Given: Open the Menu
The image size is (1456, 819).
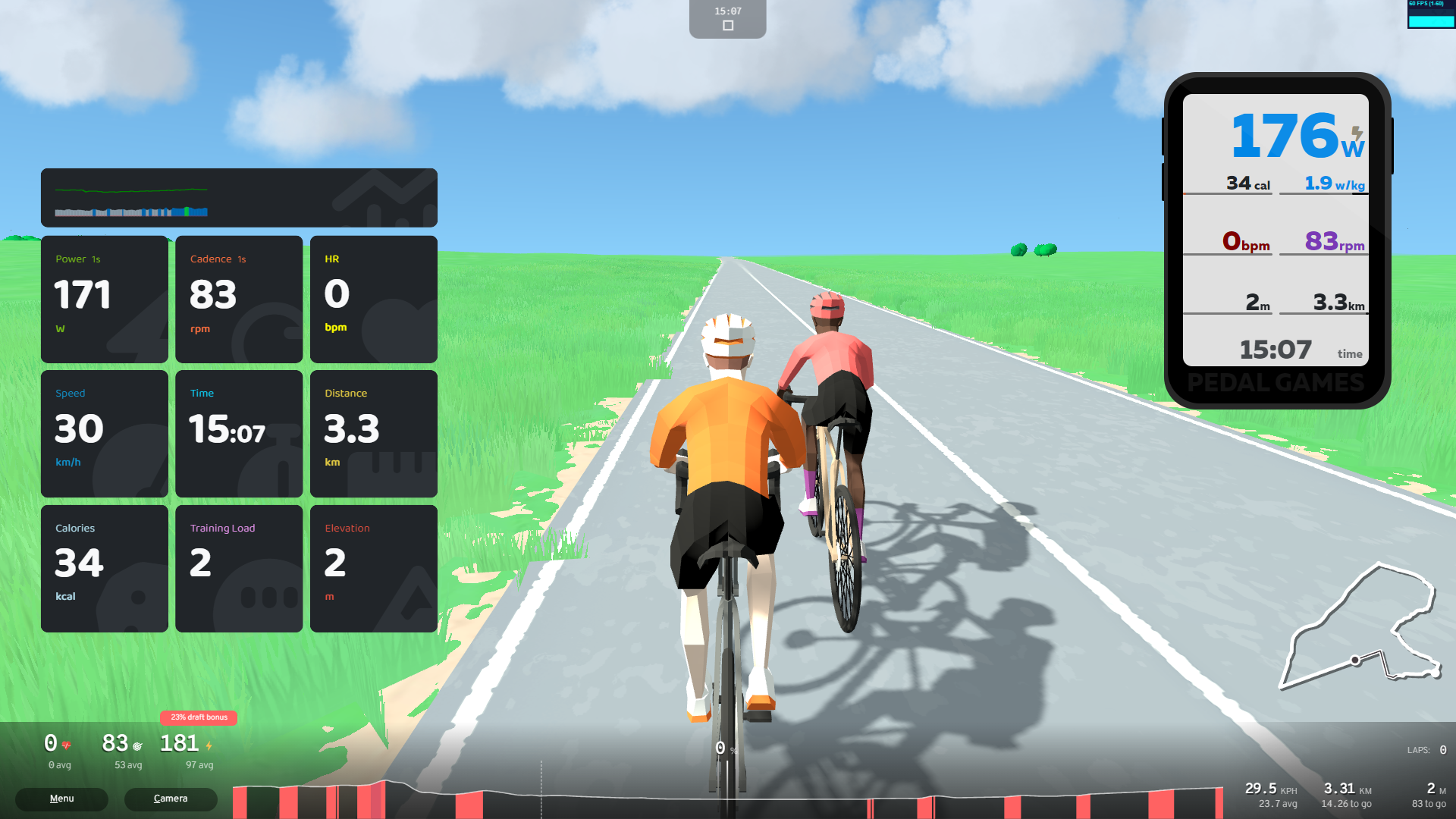Looking at the screenshot, I should (61, 799).
